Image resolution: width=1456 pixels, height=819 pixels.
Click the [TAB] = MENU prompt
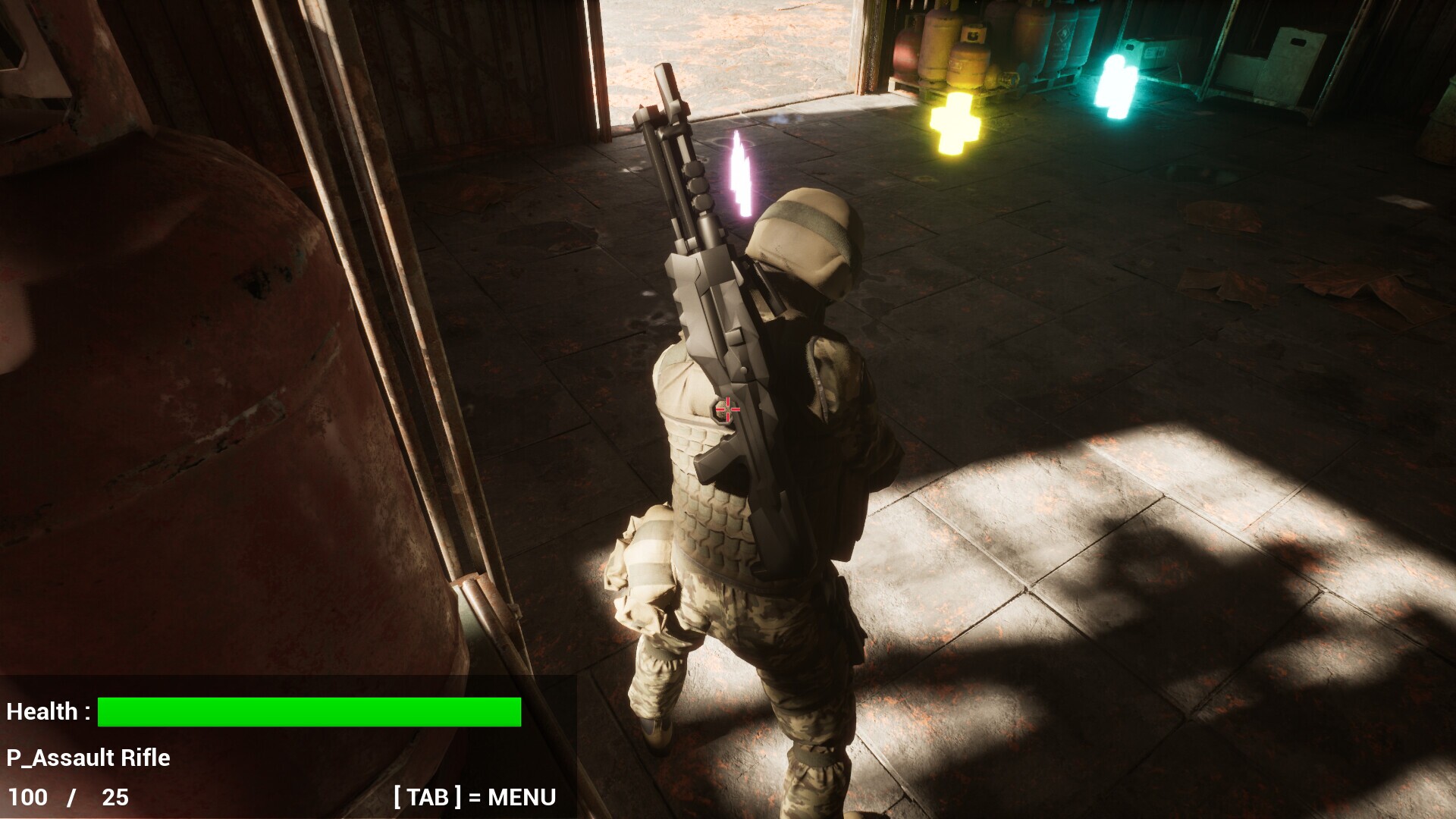(x=474, y=798)
